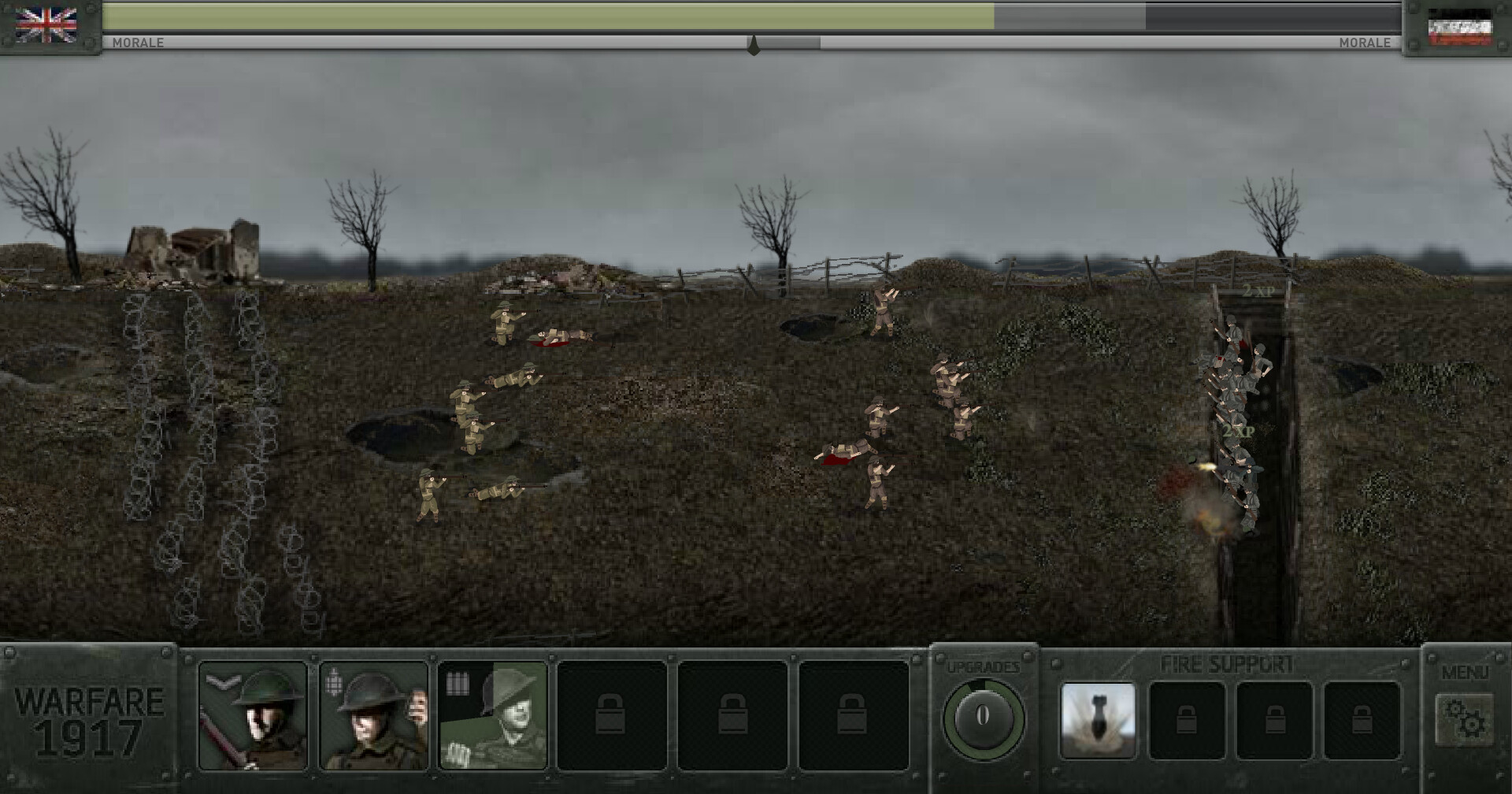This screenshot has width=1512, height=794.
Task: Click the morale balance marker on the slider bar
Action: (x=754, y=45)
